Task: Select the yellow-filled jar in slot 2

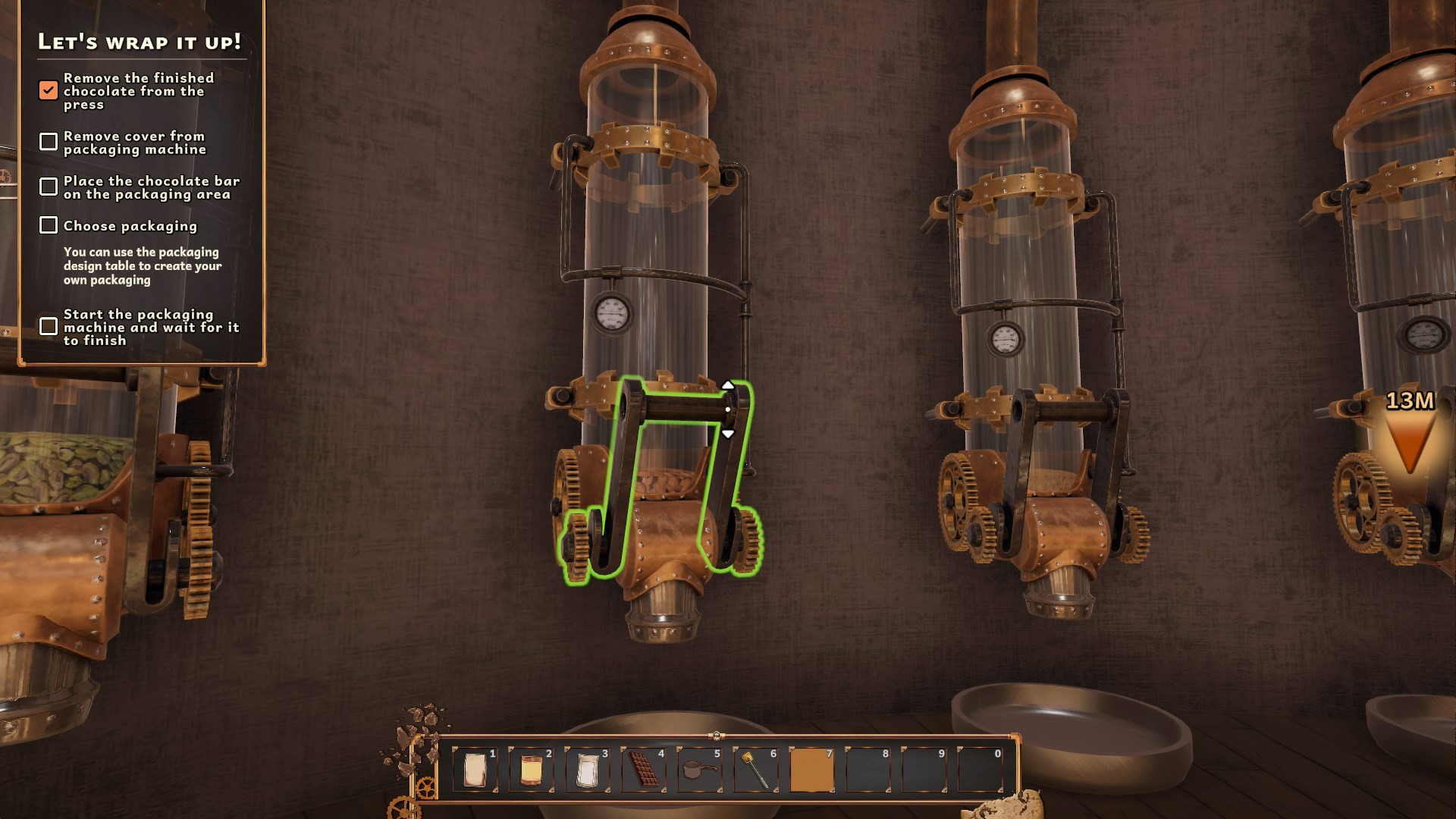Action: (x=531, y=770)
